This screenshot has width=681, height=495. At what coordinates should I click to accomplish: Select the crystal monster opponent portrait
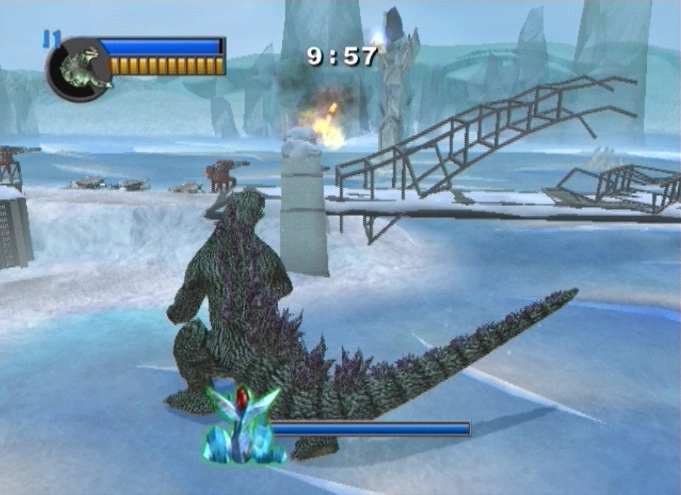tap(242, 426)
